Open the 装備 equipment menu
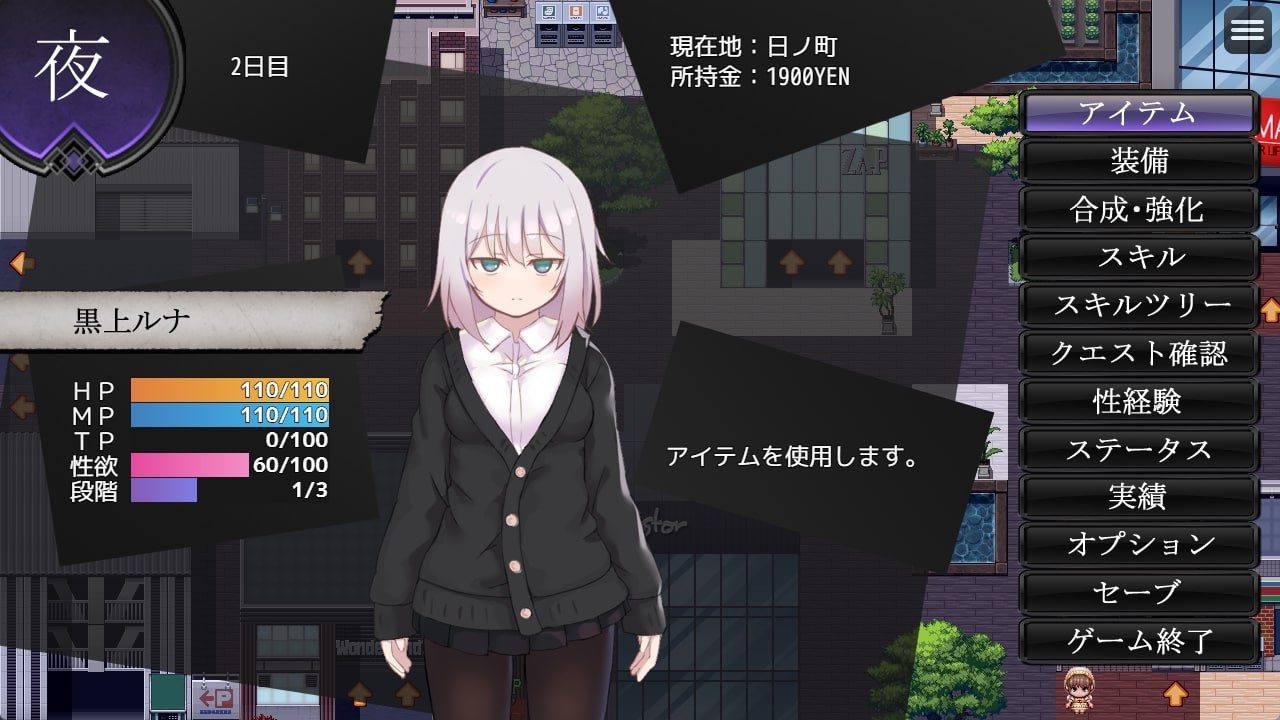 click(x=1137, y=161)
